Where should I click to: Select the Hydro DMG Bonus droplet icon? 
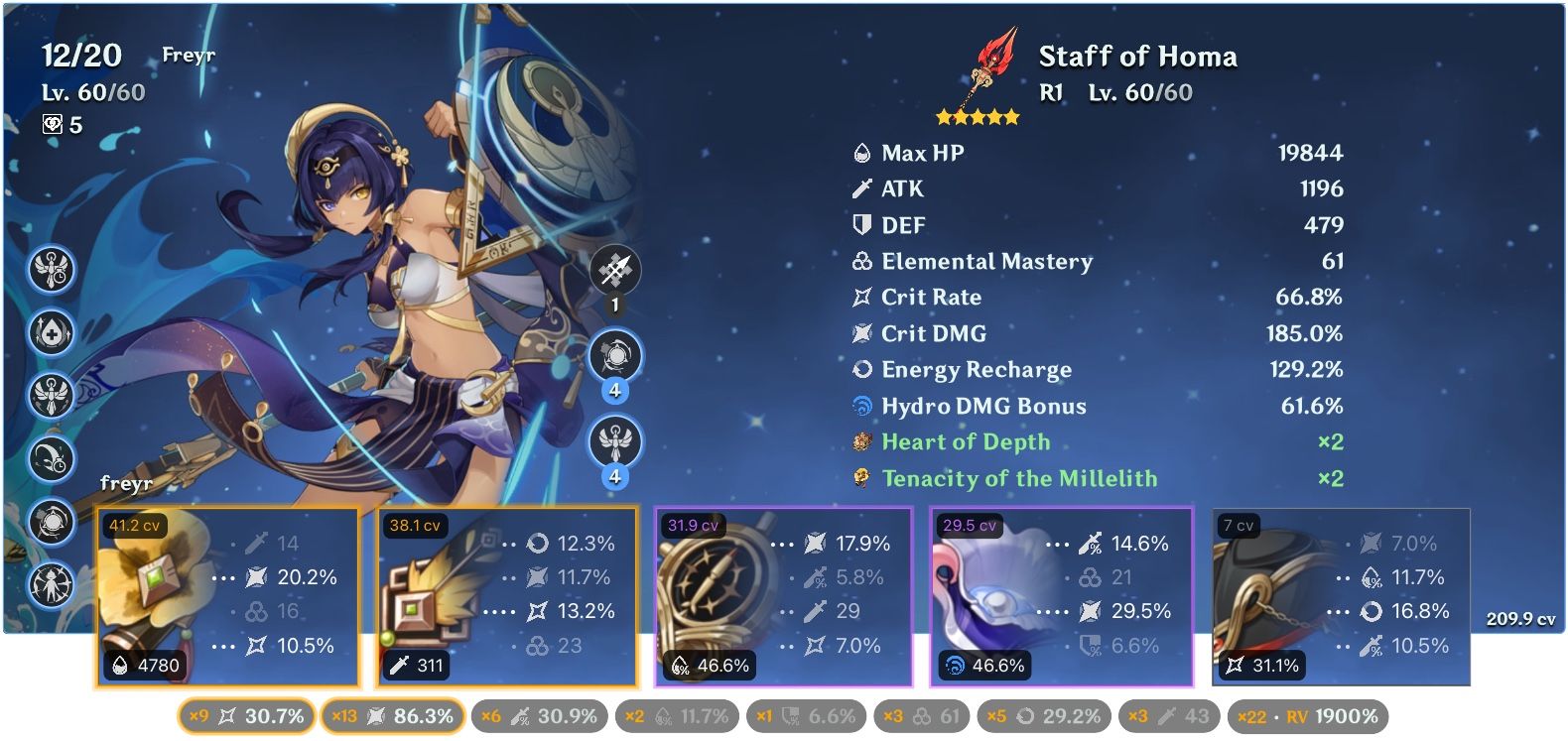pos(861,406)
